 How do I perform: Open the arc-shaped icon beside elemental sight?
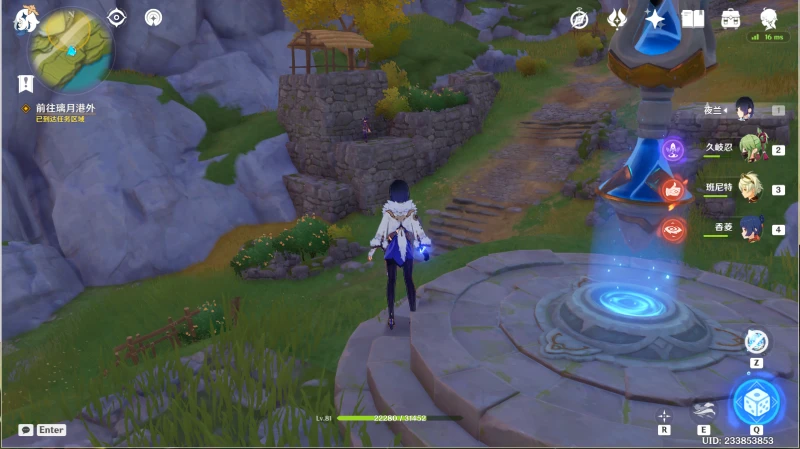click(153, 17)
